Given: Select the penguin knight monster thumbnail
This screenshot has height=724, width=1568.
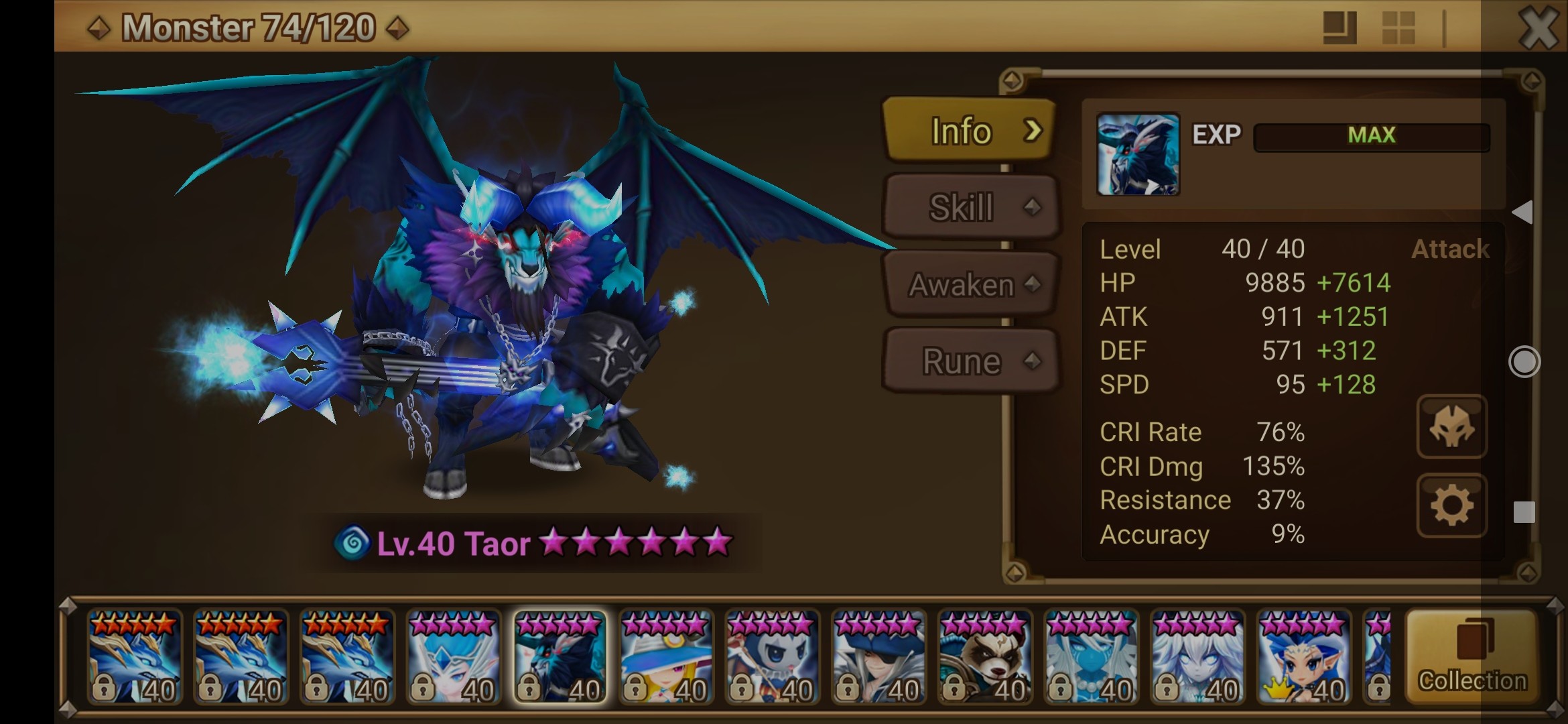Looking at the screenshot, I should (x=772, y=657).
